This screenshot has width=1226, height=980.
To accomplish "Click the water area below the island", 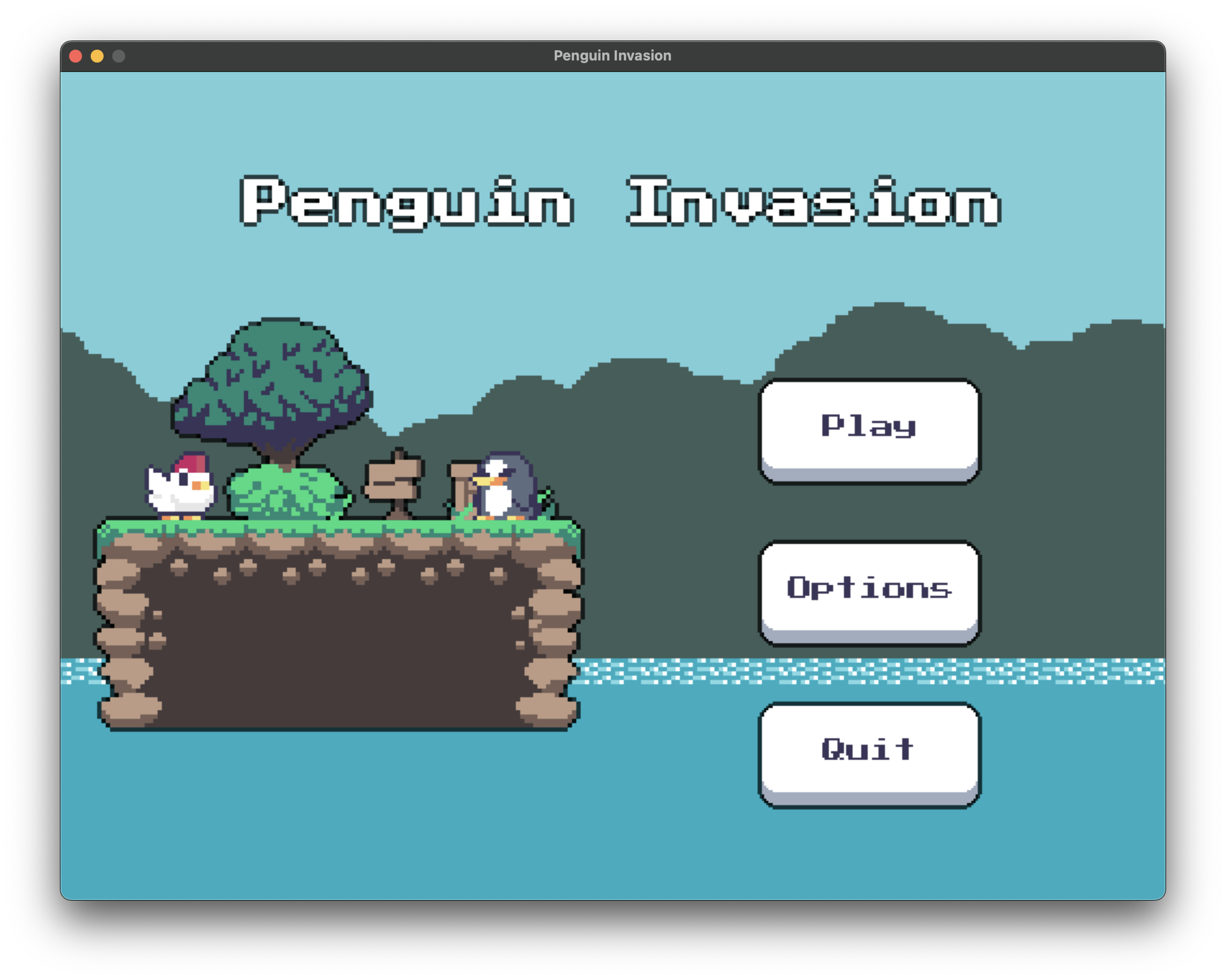I will (341, 825).
